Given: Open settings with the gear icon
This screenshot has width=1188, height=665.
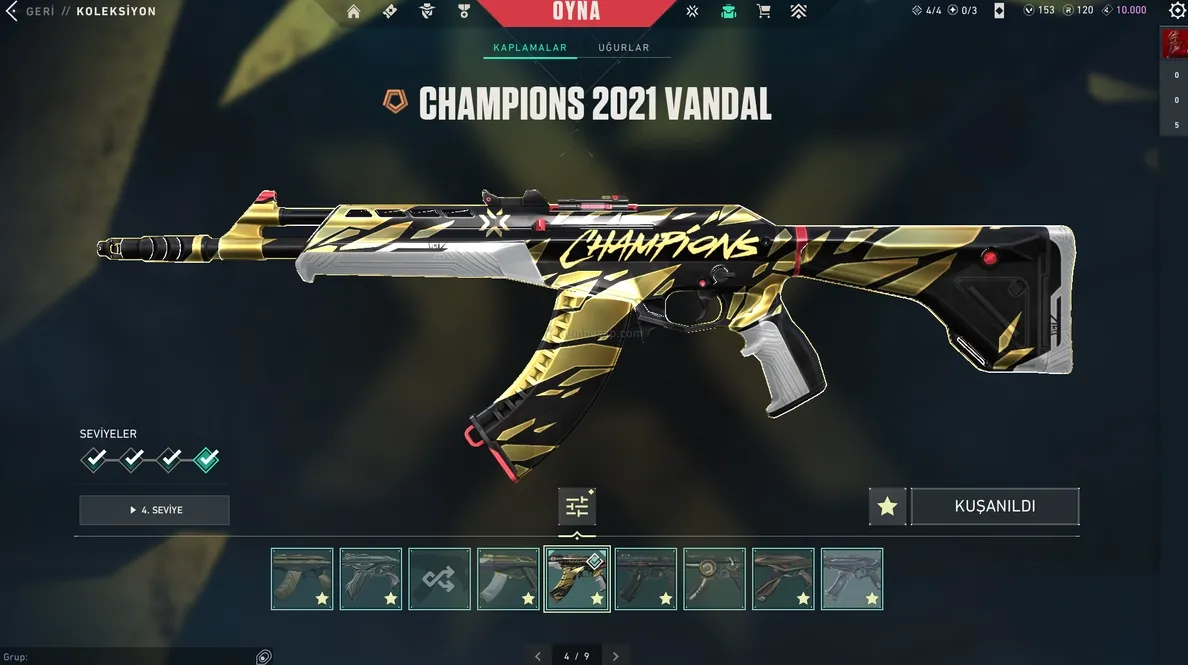Looking at the screenshot, I should click(x=1177, y=11).
